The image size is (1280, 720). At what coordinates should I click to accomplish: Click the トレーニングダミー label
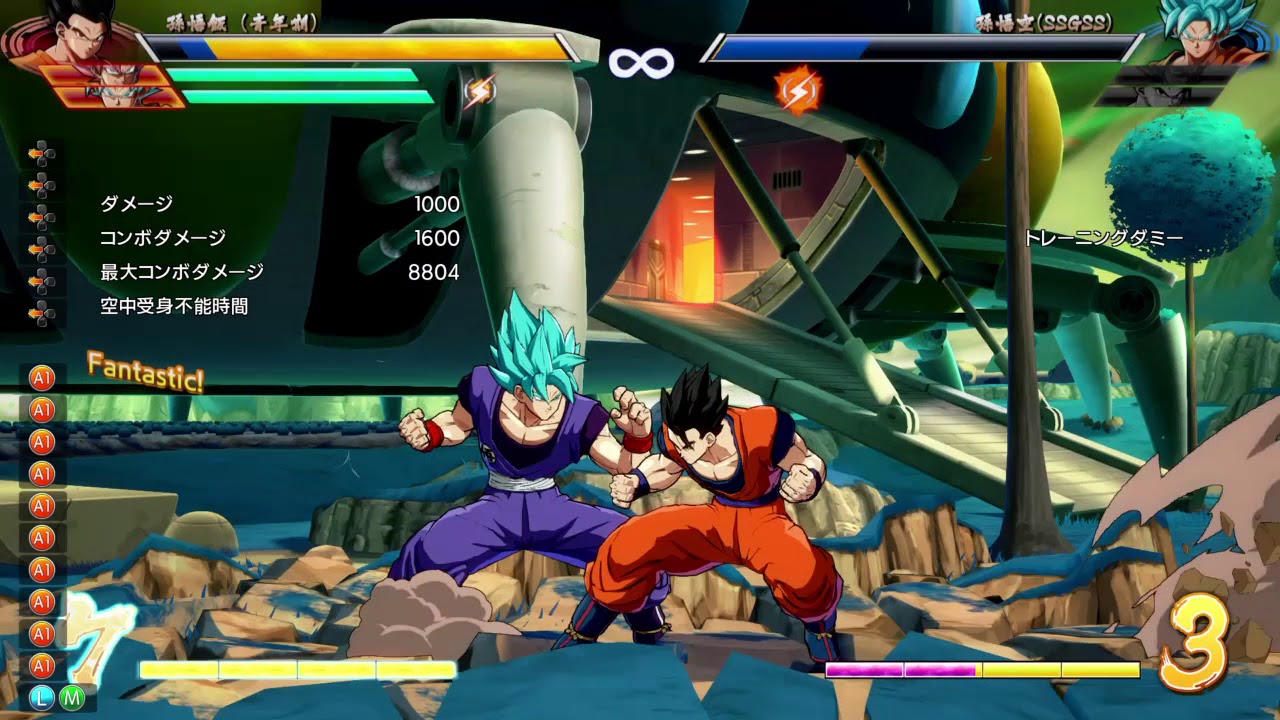1103,238
